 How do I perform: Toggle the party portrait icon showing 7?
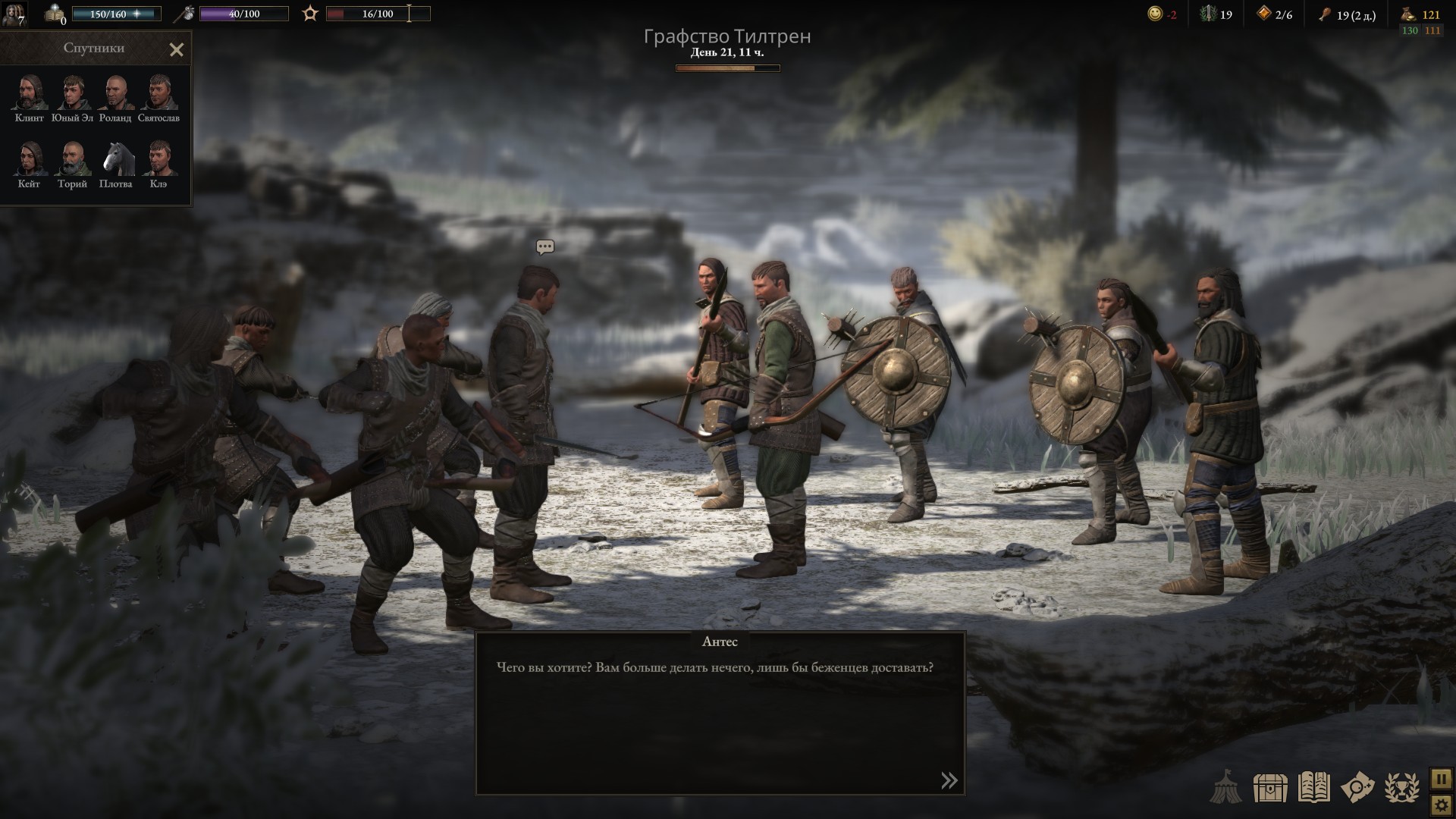[x=14, y=14]
